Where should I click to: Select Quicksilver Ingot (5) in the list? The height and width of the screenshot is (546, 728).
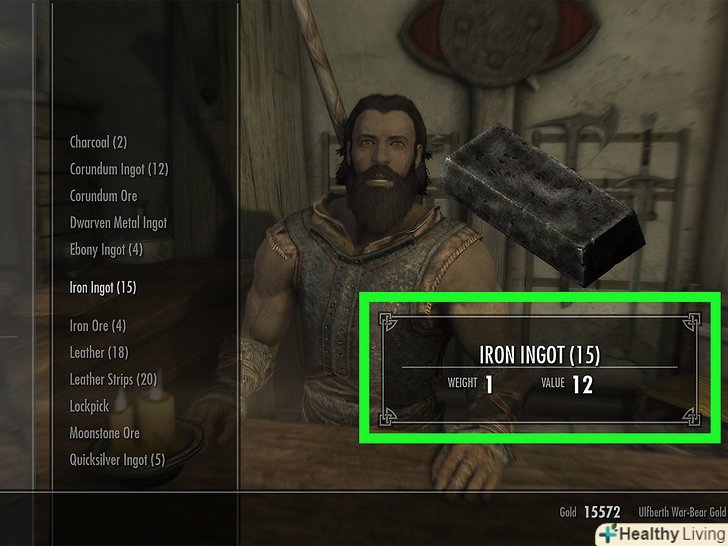point(117,461)
